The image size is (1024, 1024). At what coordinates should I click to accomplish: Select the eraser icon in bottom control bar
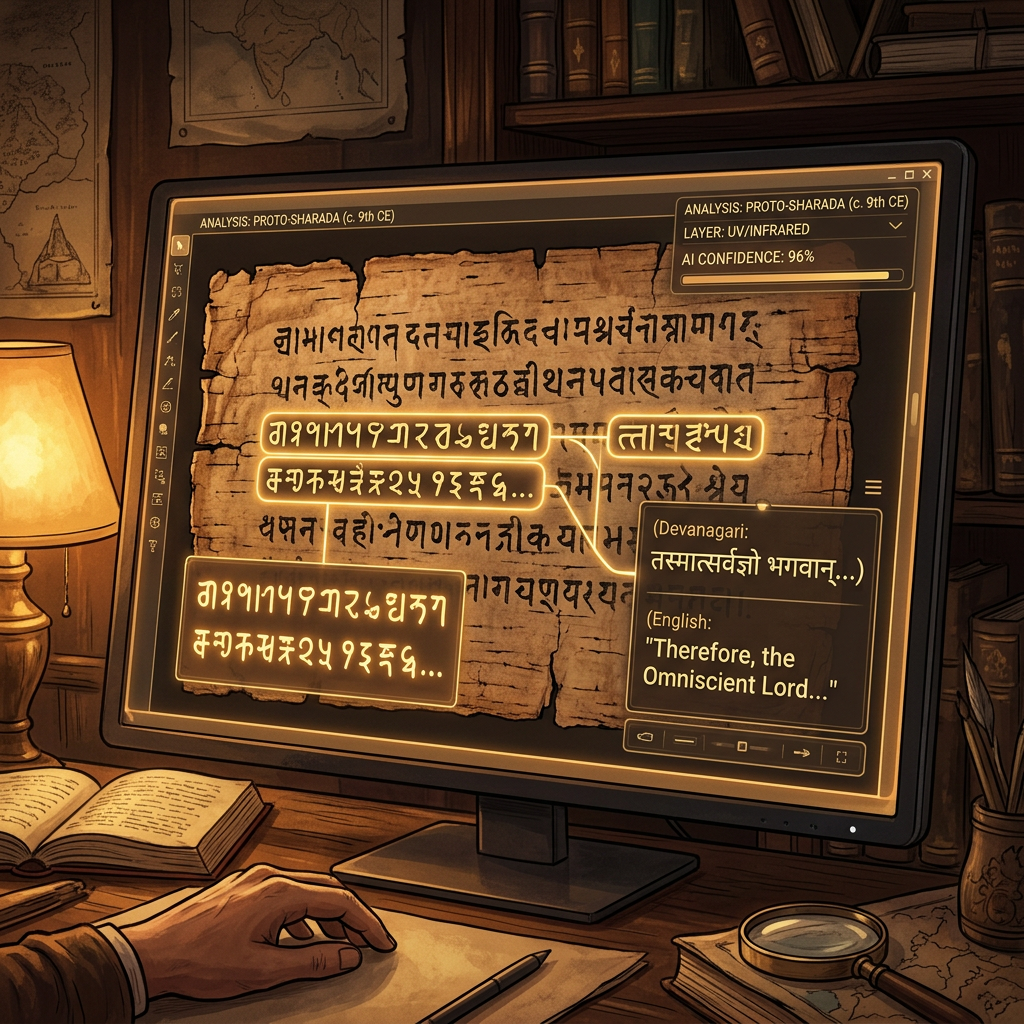(x=644, y=737)
